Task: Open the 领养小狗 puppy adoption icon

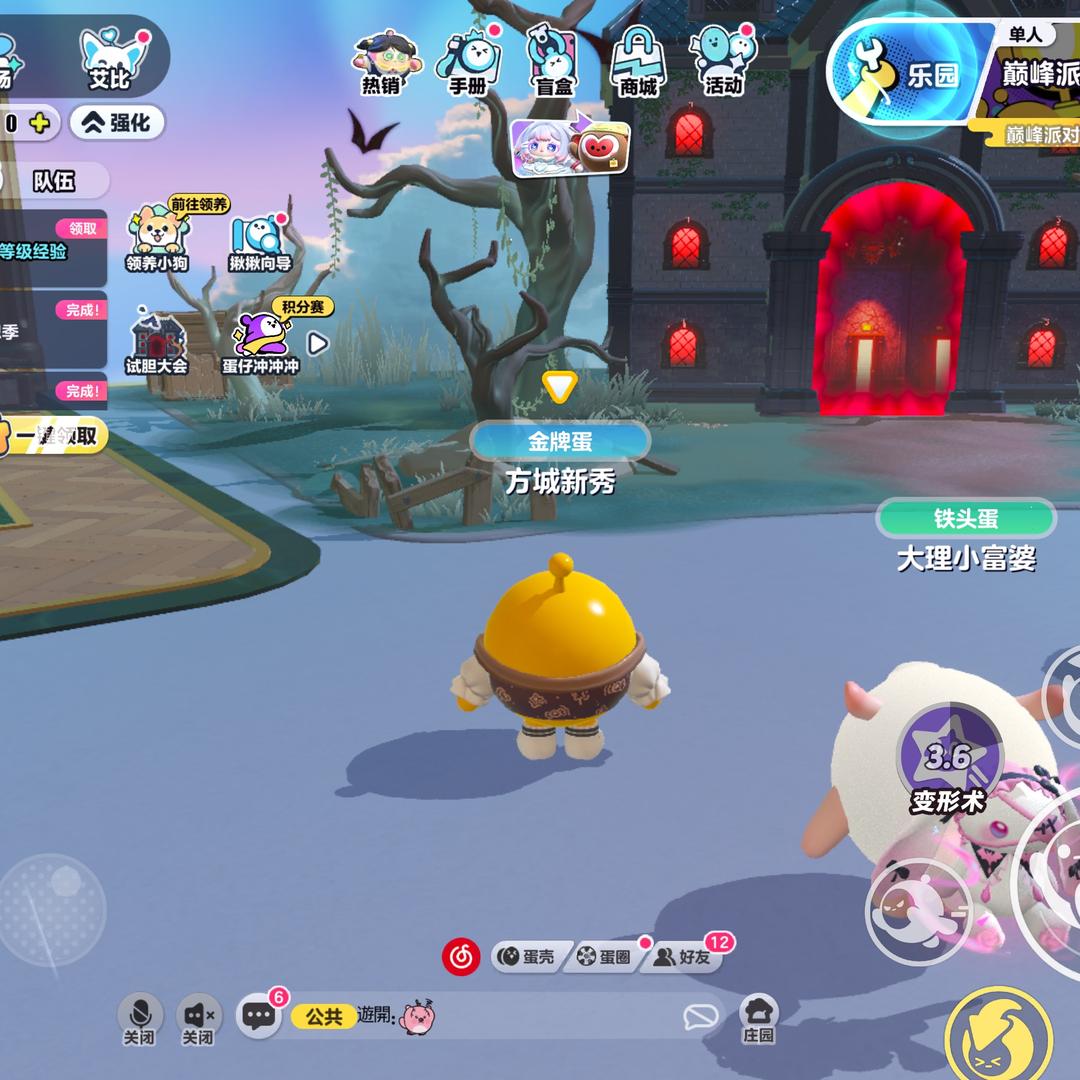Action: [156, 240]
